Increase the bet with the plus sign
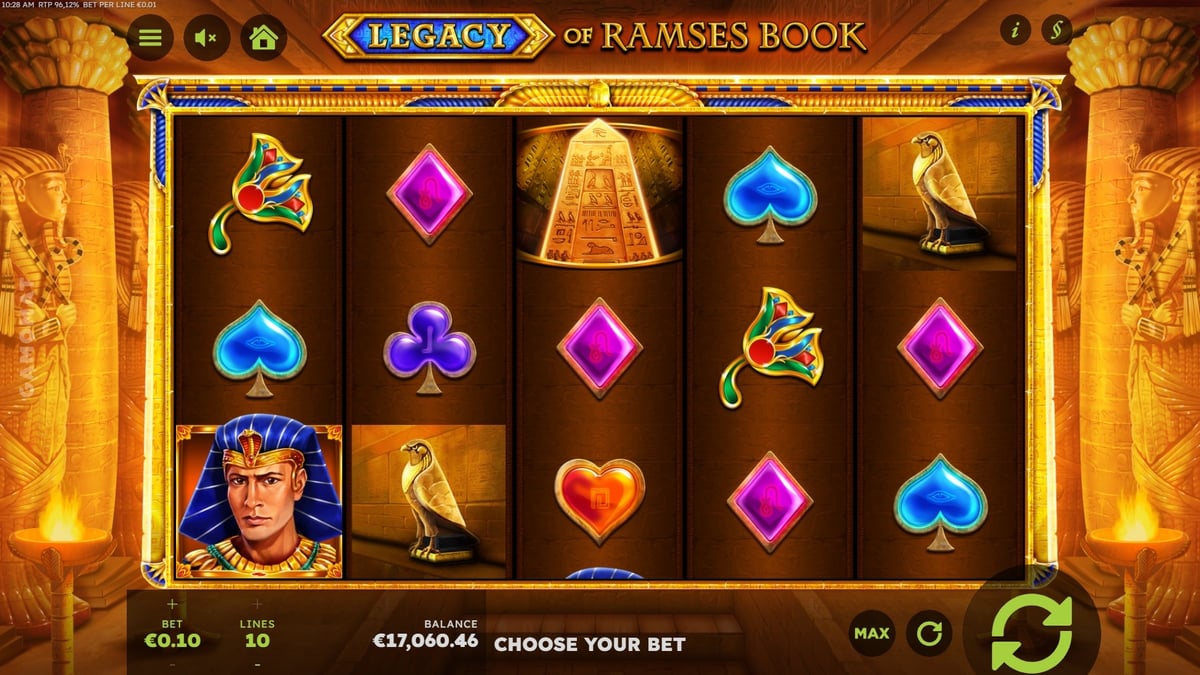 (x=172, y=604)
